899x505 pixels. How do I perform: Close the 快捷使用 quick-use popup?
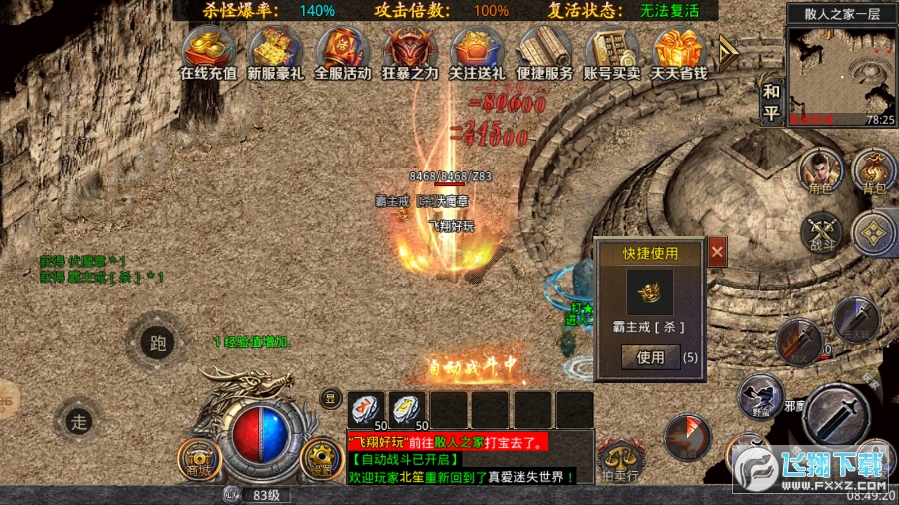pos(717,254)
